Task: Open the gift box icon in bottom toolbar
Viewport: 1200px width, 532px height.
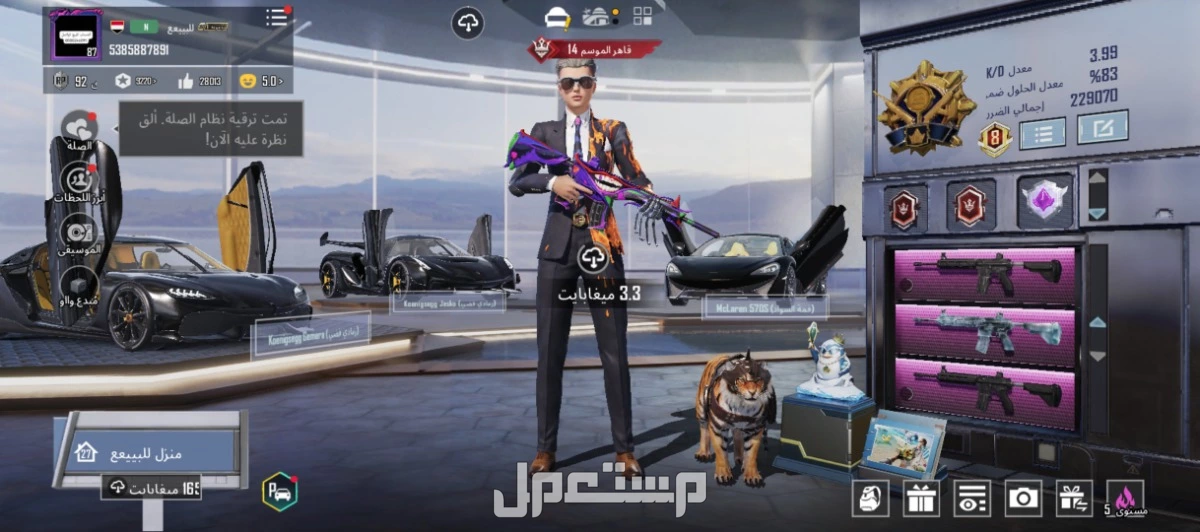Action: (921, 497)
